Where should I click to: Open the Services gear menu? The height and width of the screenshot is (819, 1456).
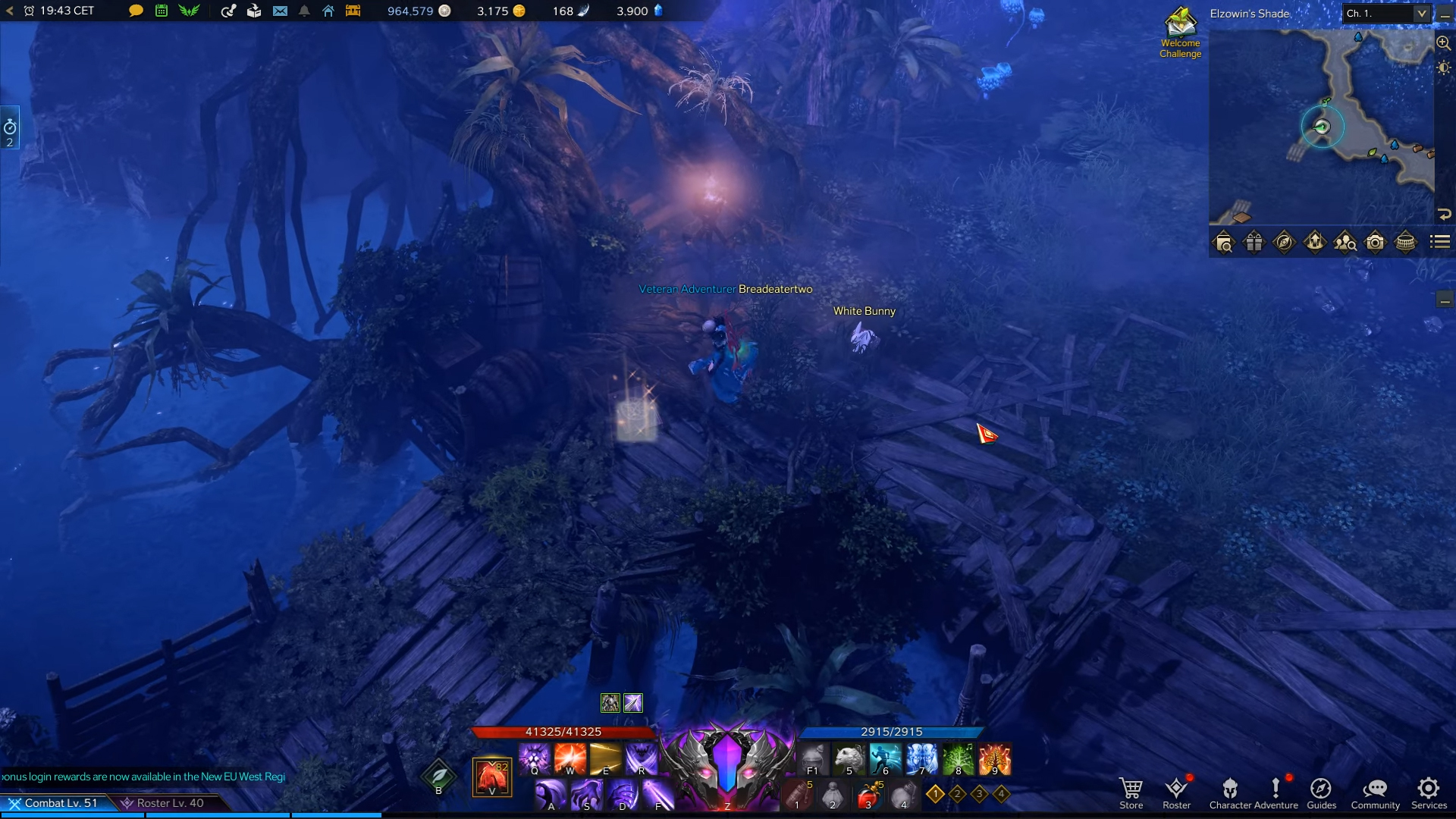point(1429,792)
